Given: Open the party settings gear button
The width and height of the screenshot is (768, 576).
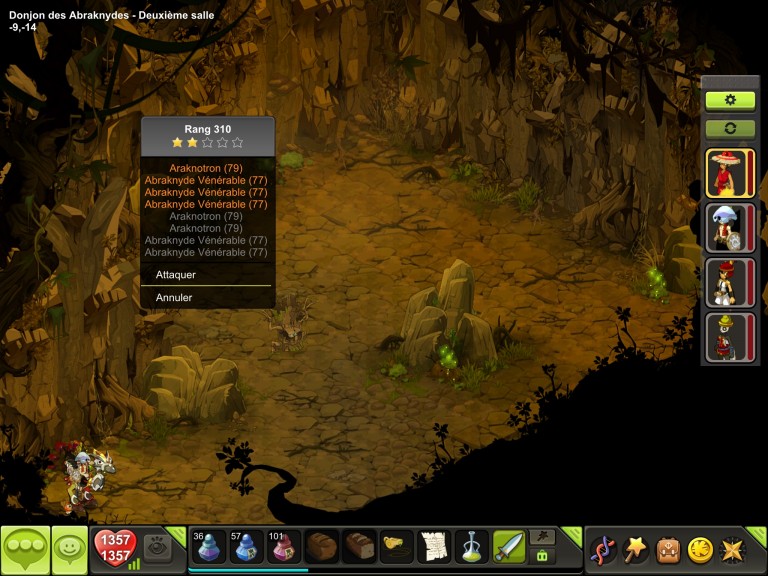Looking at the screenshot, I should coord(730,100).
